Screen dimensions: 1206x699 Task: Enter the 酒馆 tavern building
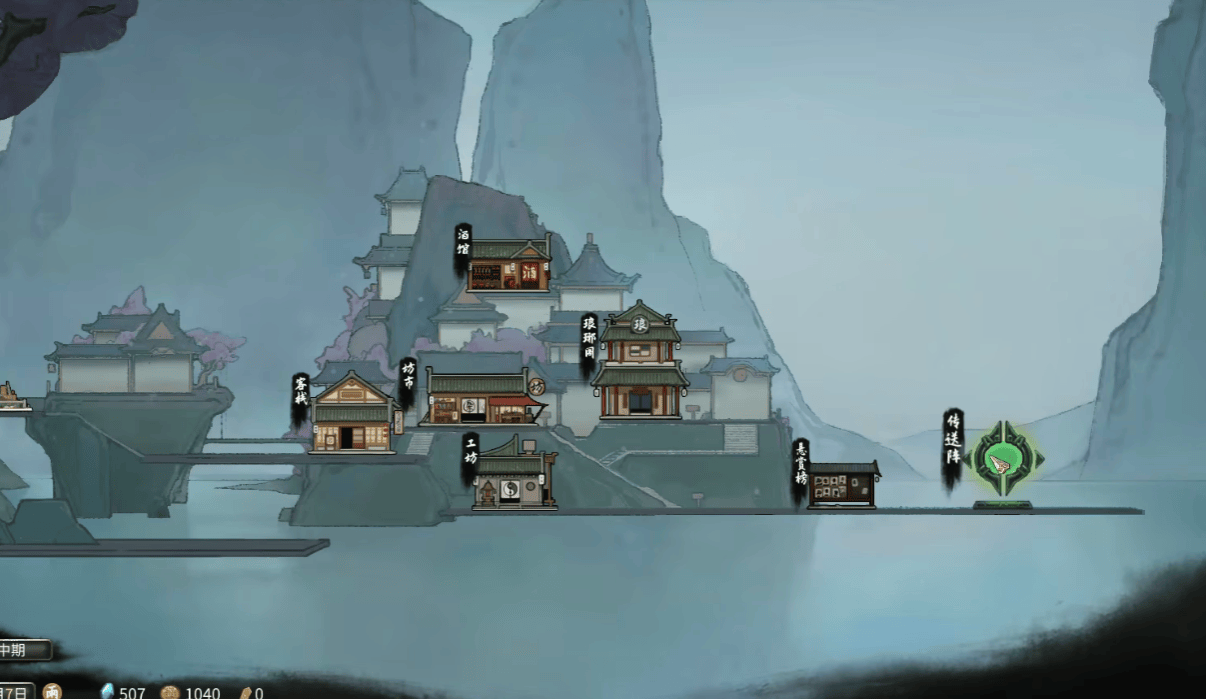coord(508,266)
